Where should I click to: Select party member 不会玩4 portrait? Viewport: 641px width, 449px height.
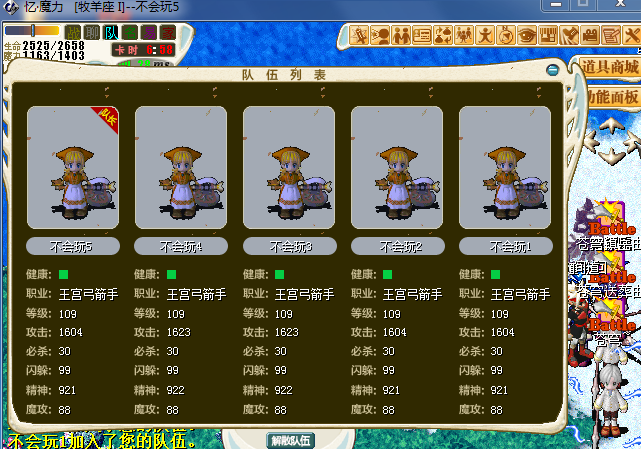pos(181,168)
